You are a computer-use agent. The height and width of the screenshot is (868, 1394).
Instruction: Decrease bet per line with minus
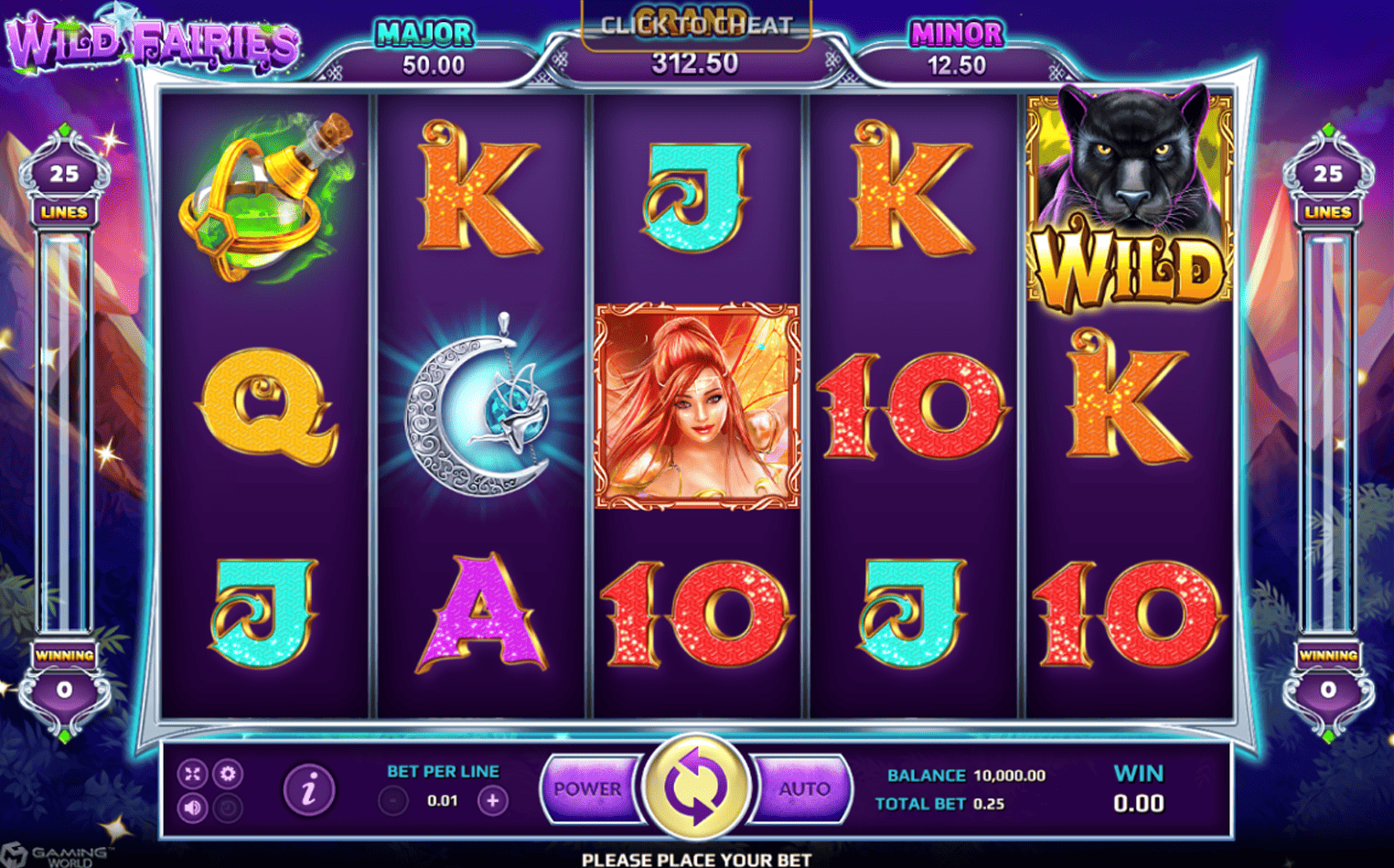point(393,801)
